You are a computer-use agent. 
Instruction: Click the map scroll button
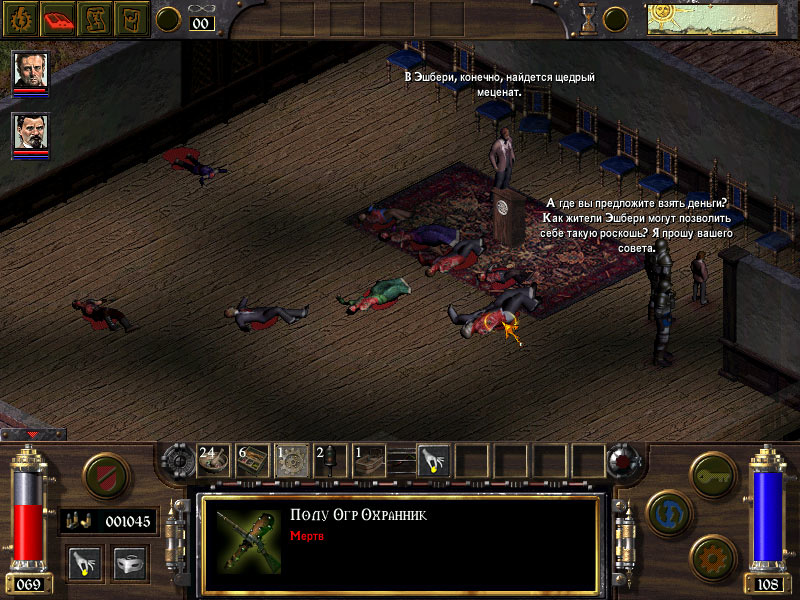tap(97, 18)
